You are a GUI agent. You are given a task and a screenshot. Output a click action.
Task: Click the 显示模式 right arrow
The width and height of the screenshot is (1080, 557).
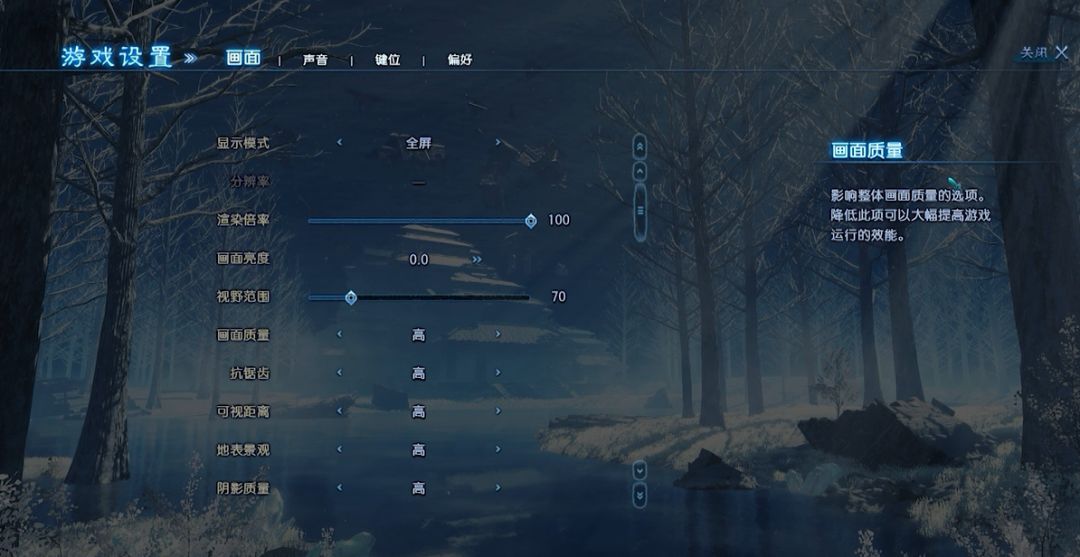tap(498, 143)
